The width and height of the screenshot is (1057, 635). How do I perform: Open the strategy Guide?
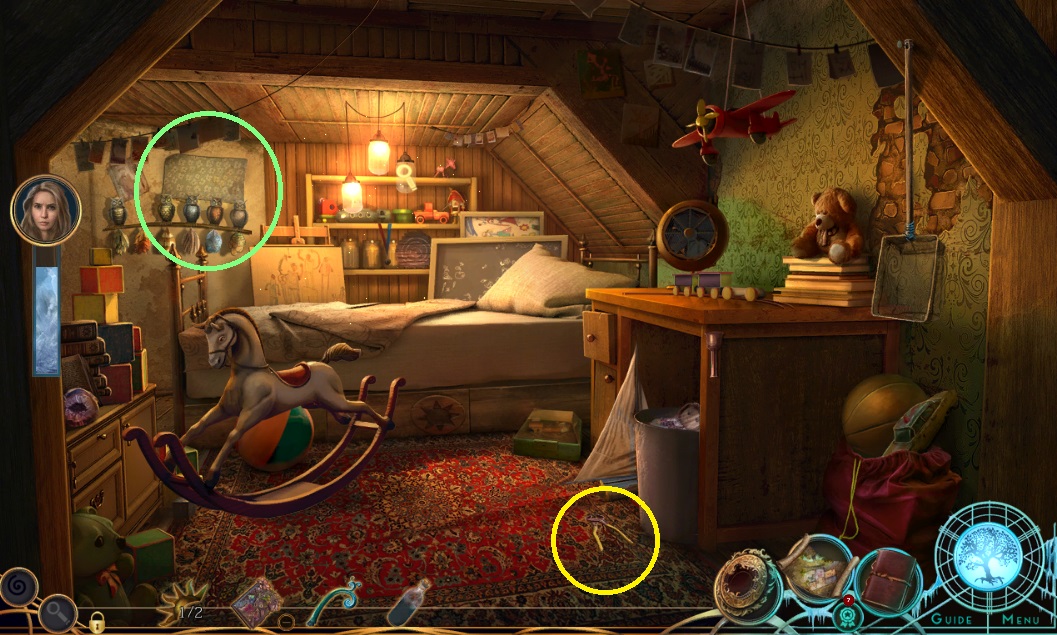(951, 619)
